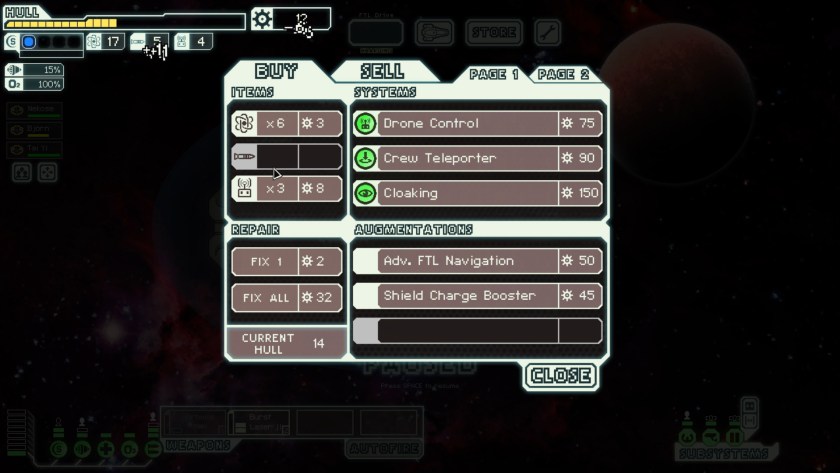Buy the Cloaking system for 150
This screenshot has height=473, width=840.
[x=478, y=193]
